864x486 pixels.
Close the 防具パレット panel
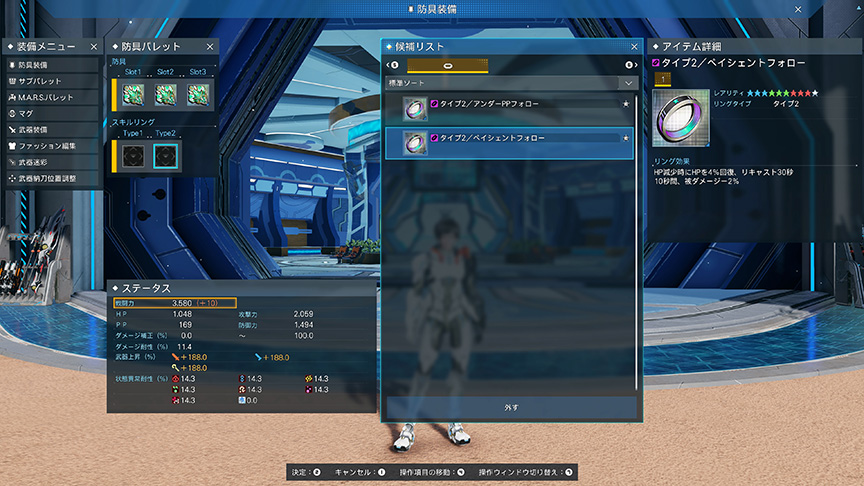210,47
